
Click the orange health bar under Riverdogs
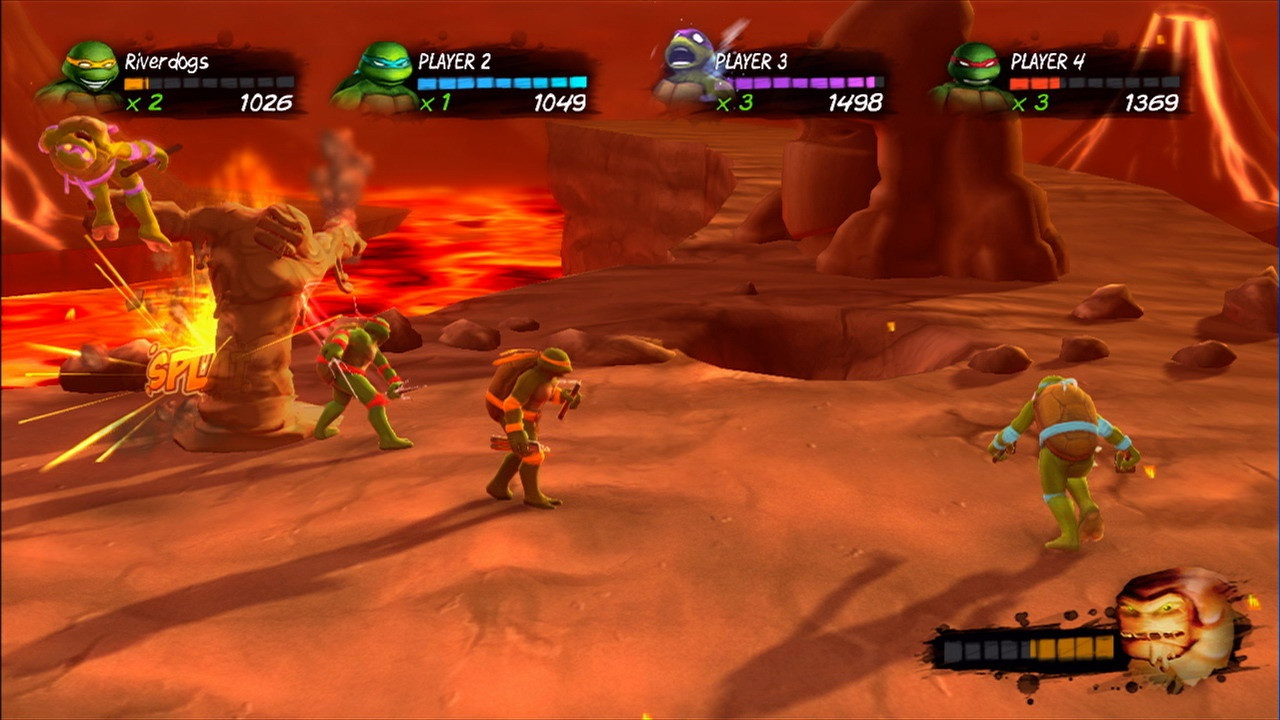[210, 80]
